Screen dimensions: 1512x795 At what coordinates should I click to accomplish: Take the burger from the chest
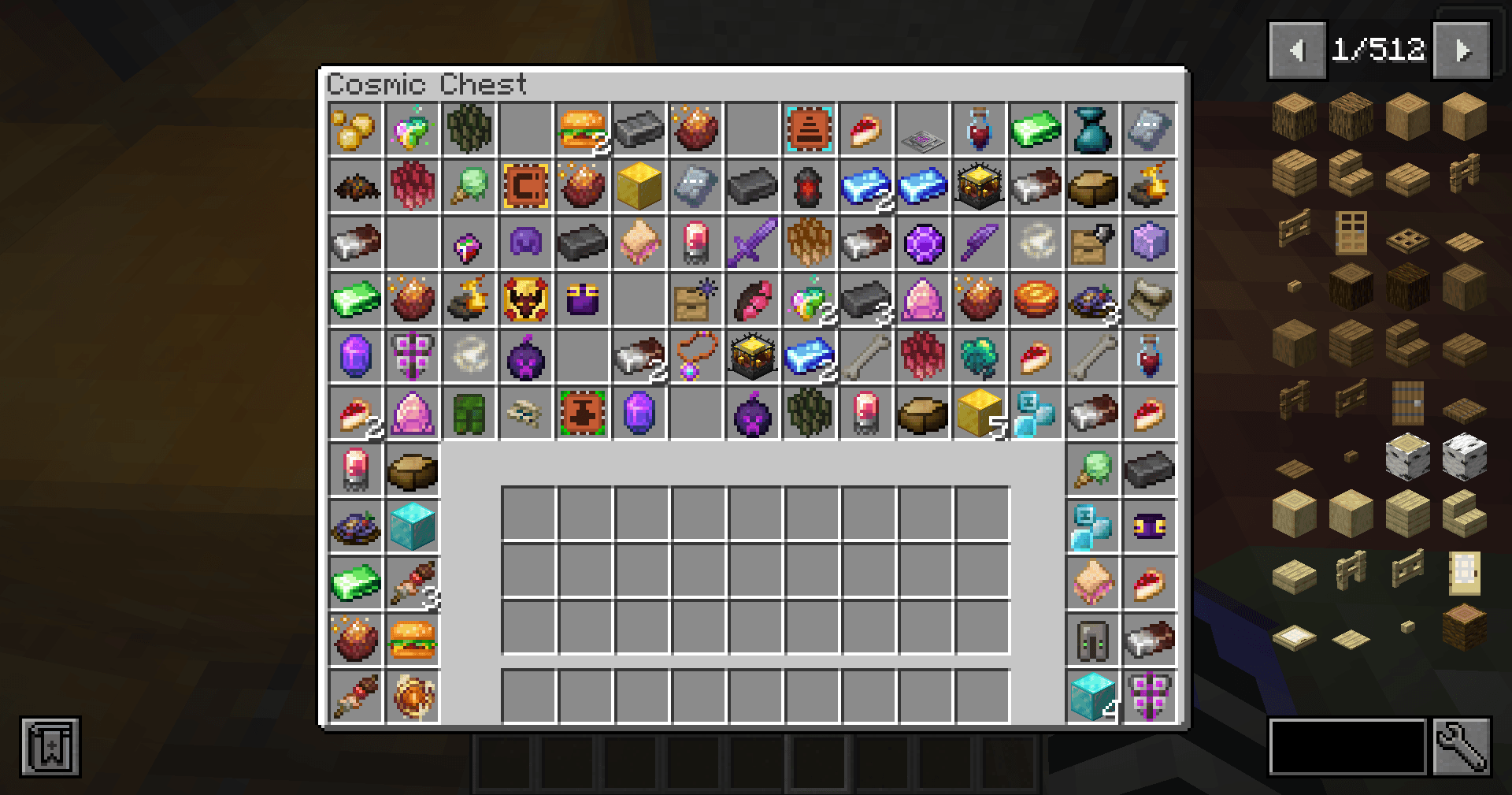[581, 130]
